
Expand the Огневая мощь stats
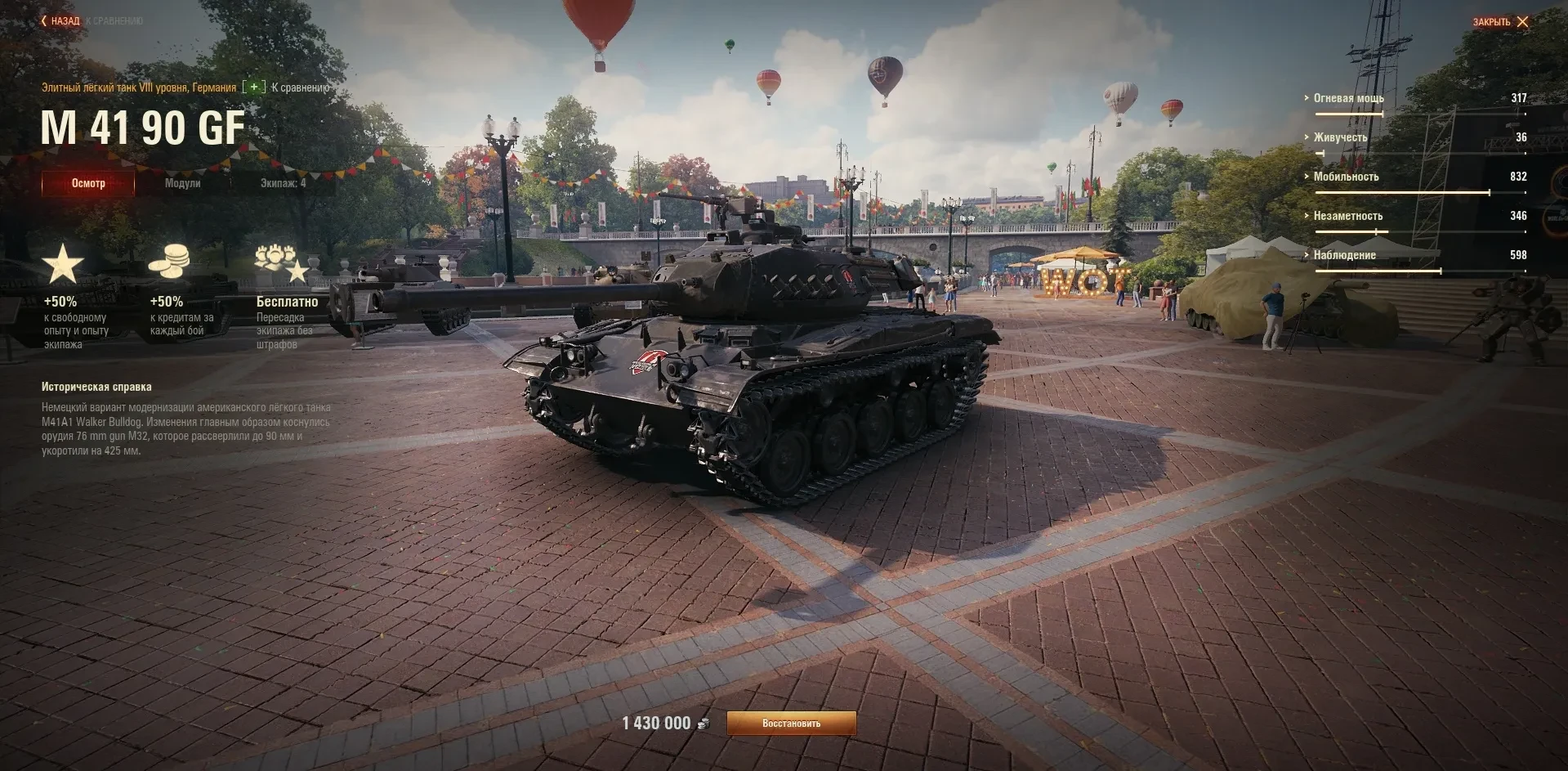coord(1348,98)
